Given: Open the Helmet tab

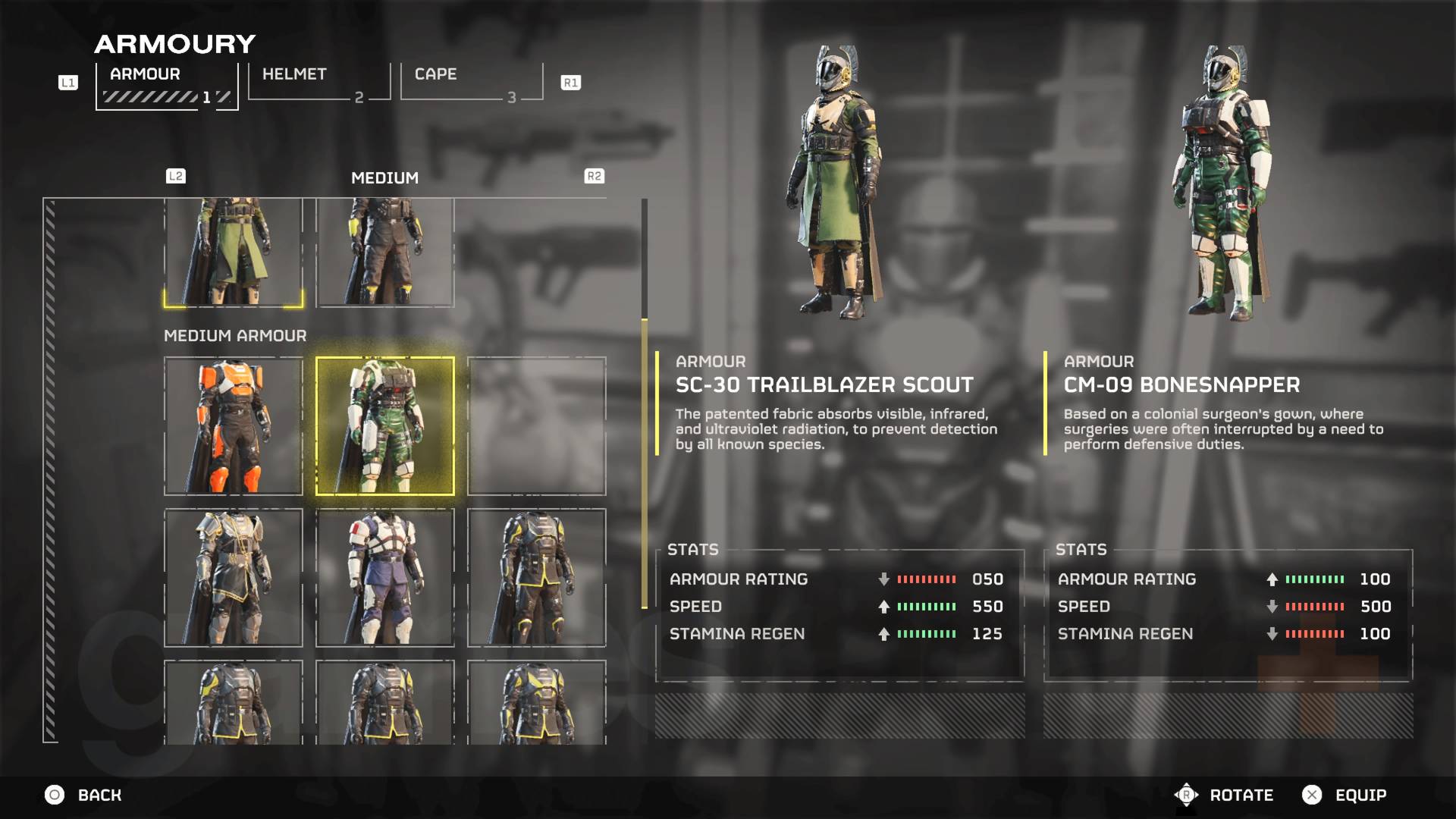Looking at the screenshot, I should [318, 82].
